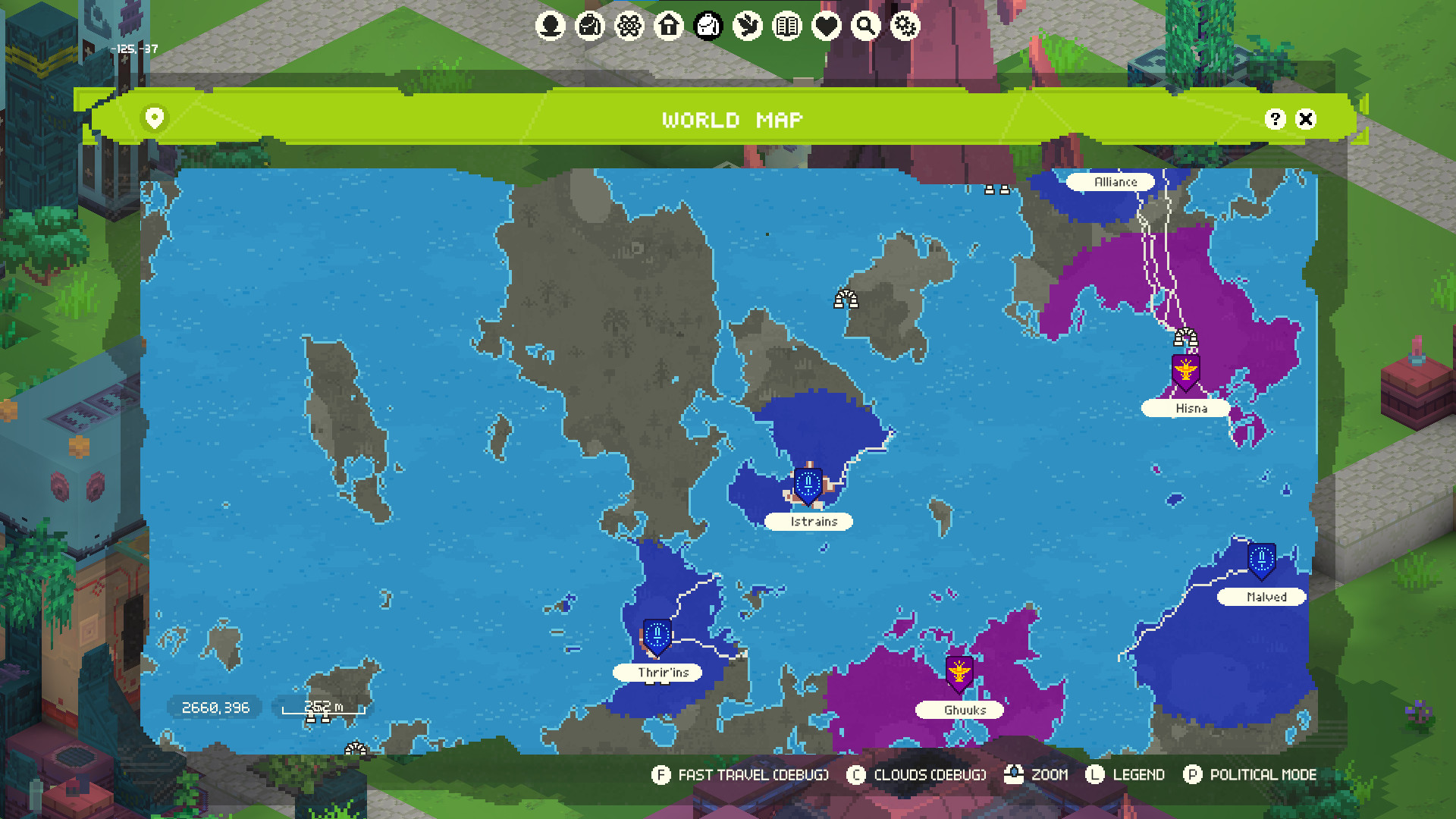Click the map pin icon in the header

tap(155, 119)
